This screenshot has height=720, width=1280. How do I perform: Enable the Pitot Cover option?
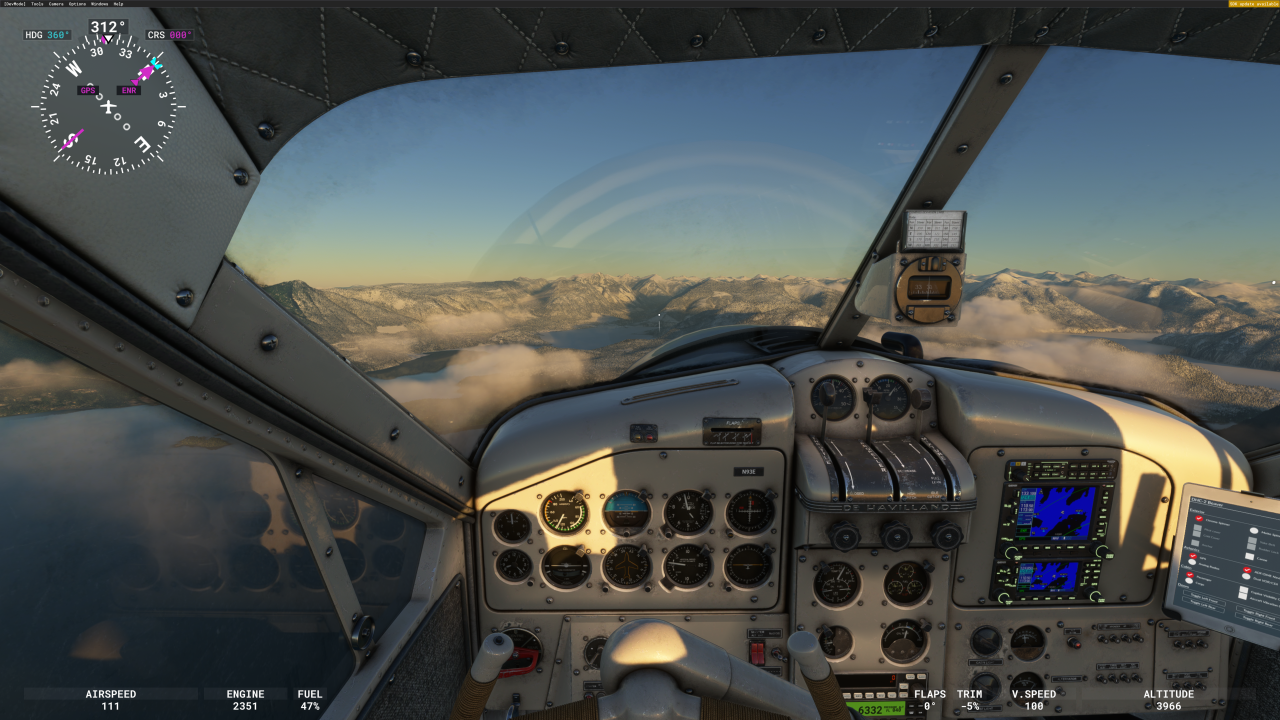(x=1198, y=529)
